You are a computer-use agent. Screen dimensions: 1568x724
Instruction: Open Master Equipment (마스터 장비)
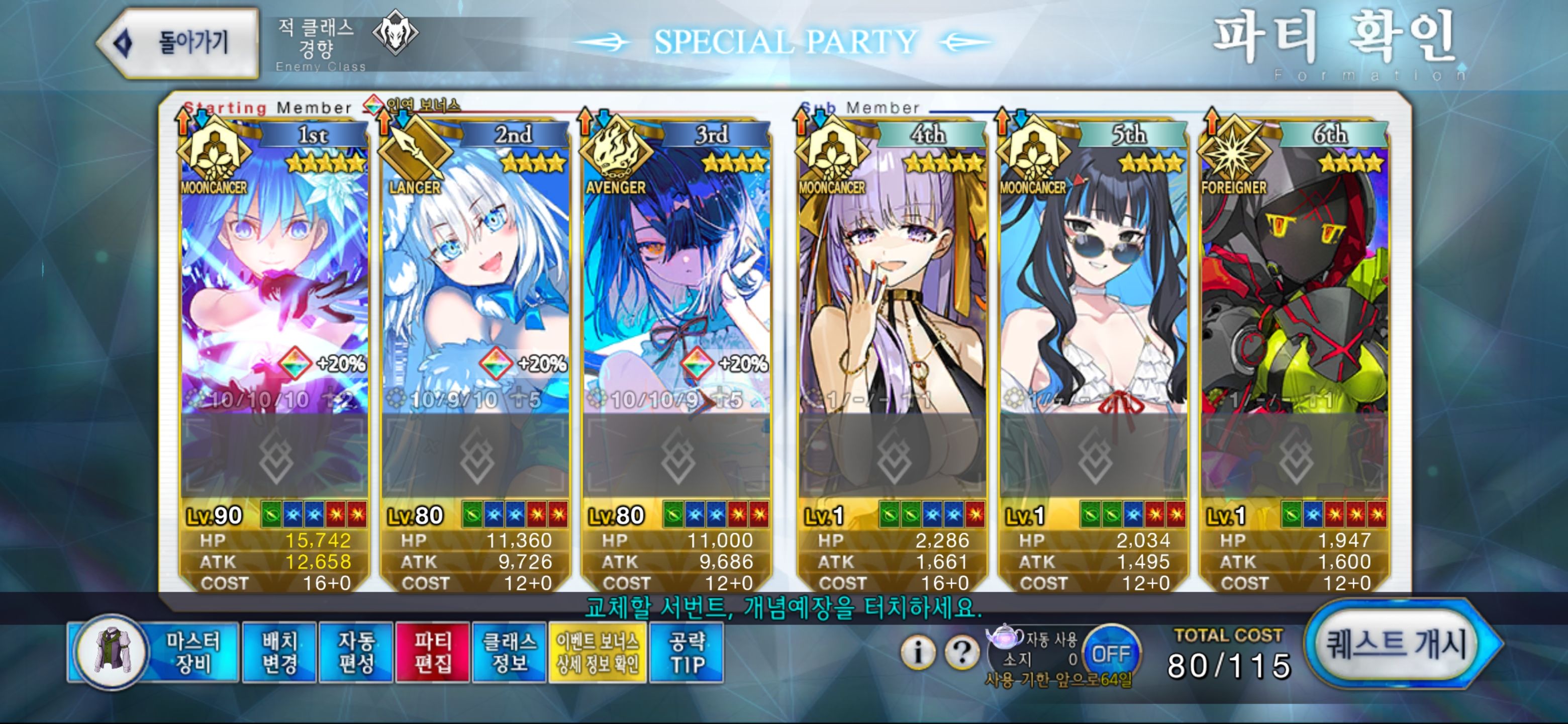tap(153, 652)
